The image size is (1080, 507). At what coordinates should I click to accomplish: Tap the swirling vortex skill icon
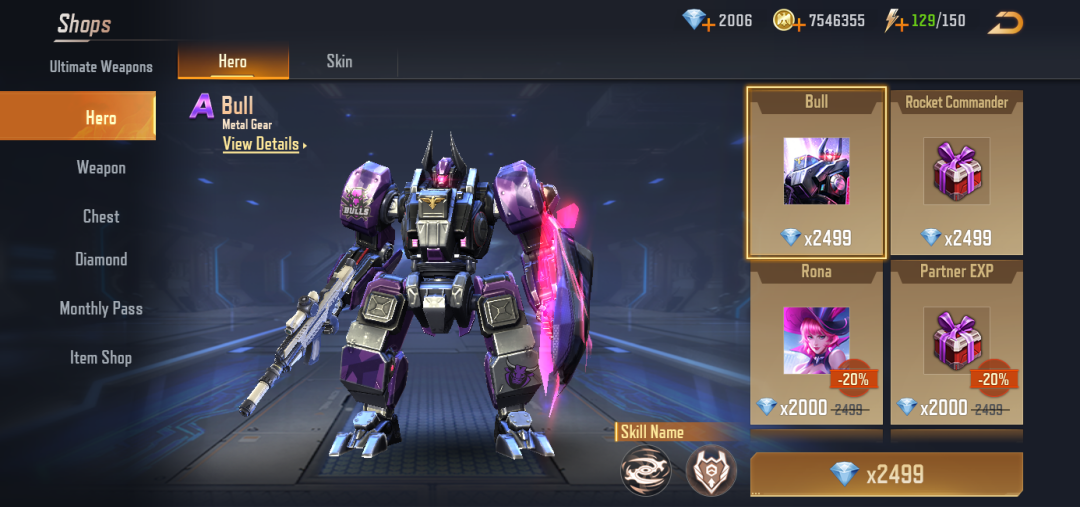(x=645, y=470)
